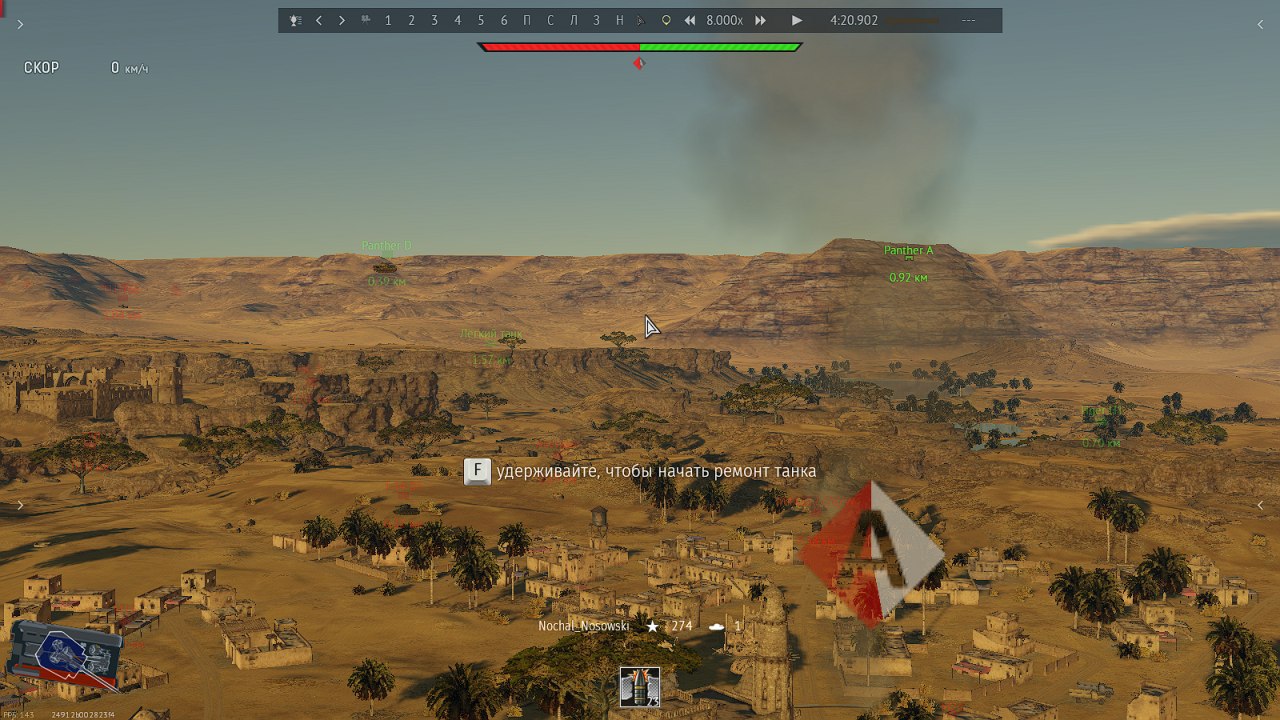Slow down replay with the rewind arrows
Viewport: 1280px width, 720px height.
[690, 20]
